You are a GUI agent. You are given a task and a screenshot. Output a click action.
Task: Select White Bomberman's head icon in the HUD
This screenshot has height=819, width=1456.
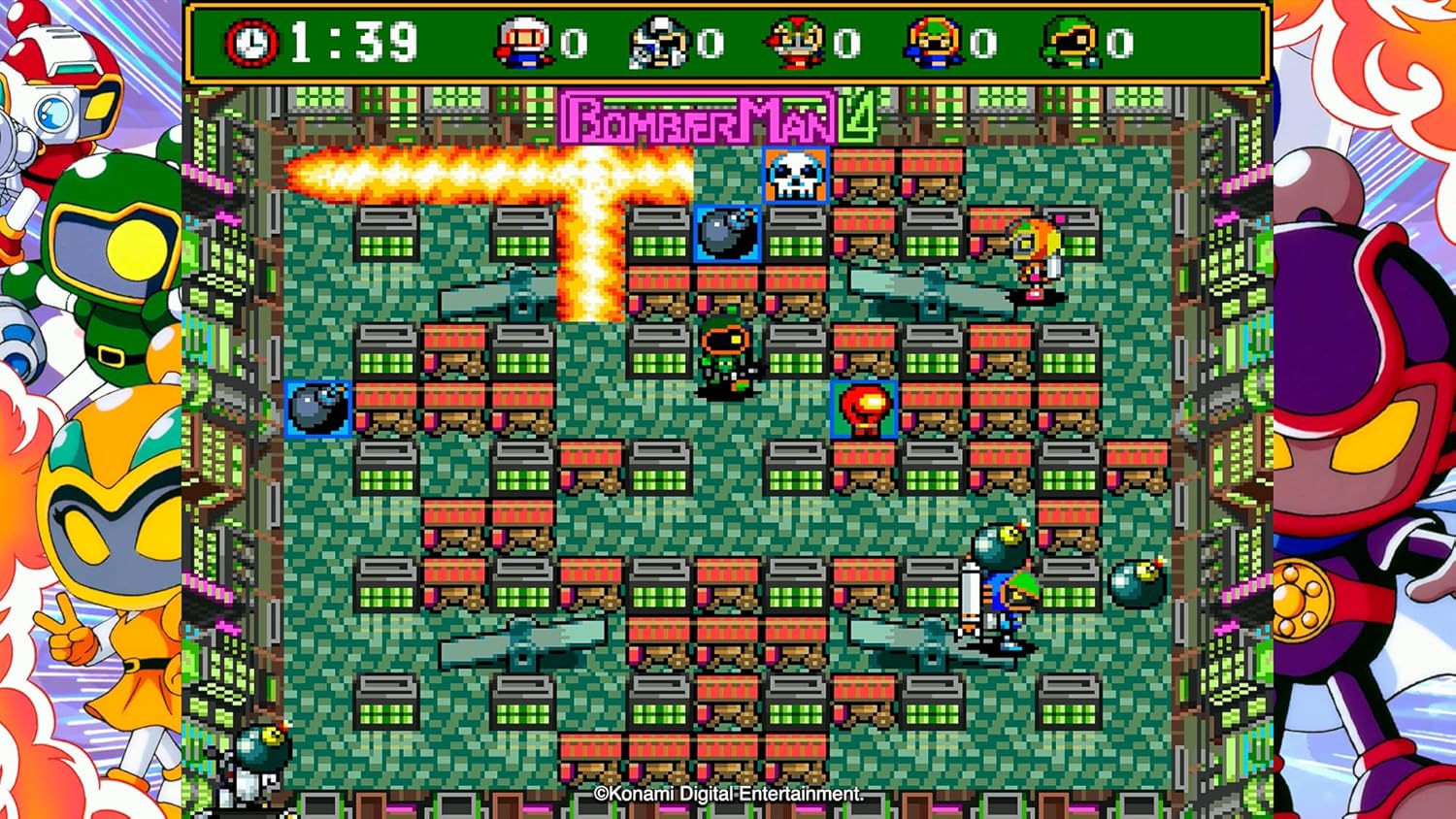520,41
